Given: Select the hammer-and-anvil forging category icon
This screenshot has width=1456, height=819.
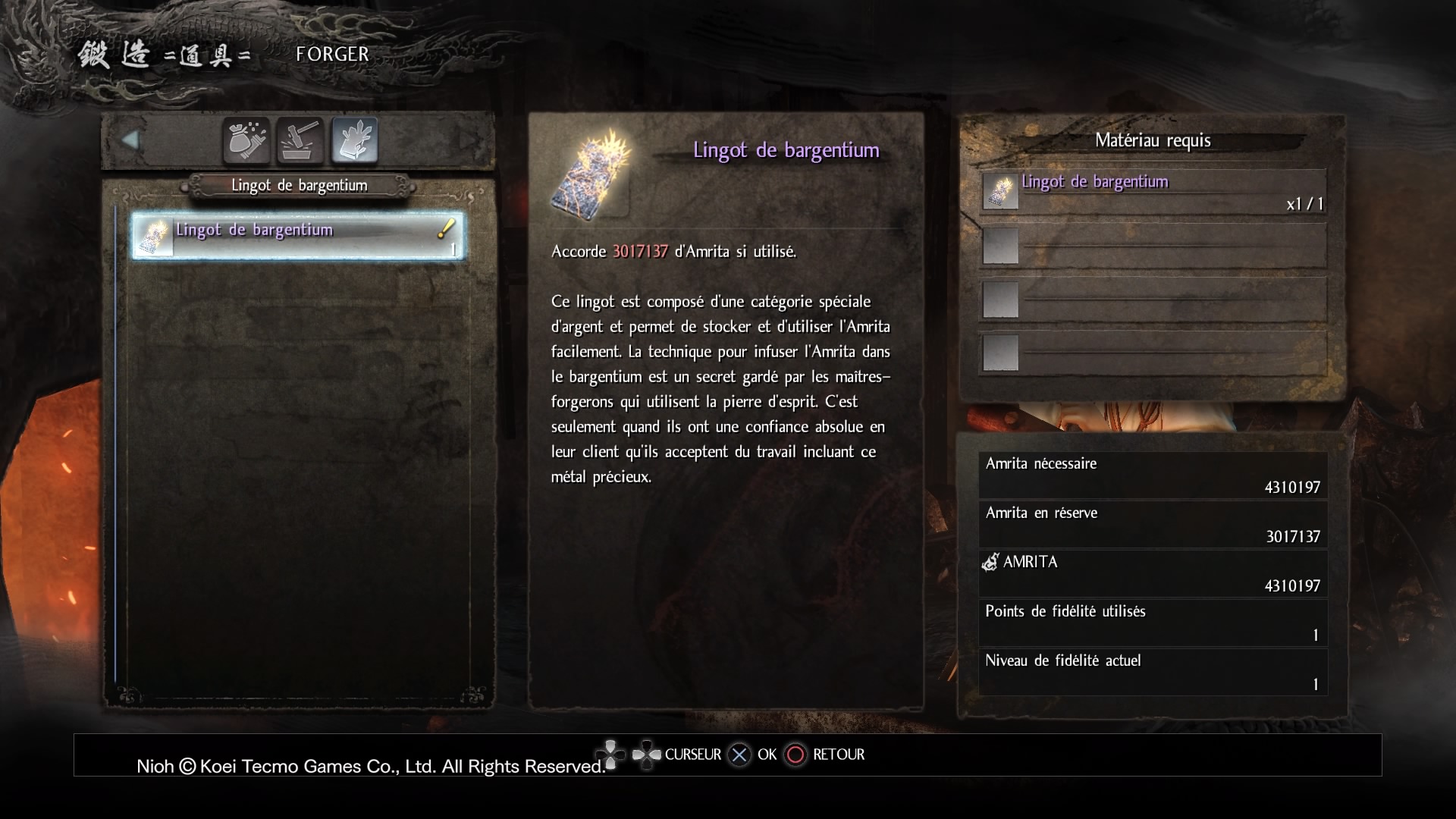Looking at the screenshot, I should click(x=300, y=140).
